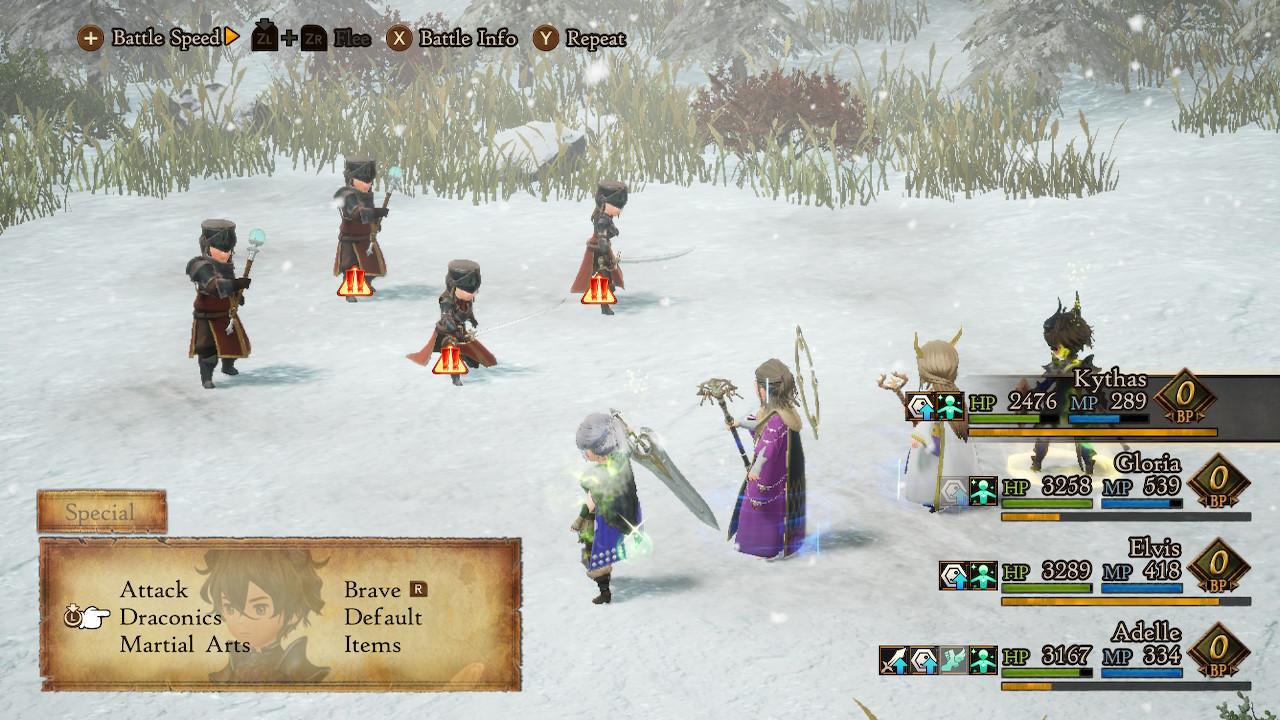Select the Attack command
This screenshot has width=1280, height=720.
154,590
